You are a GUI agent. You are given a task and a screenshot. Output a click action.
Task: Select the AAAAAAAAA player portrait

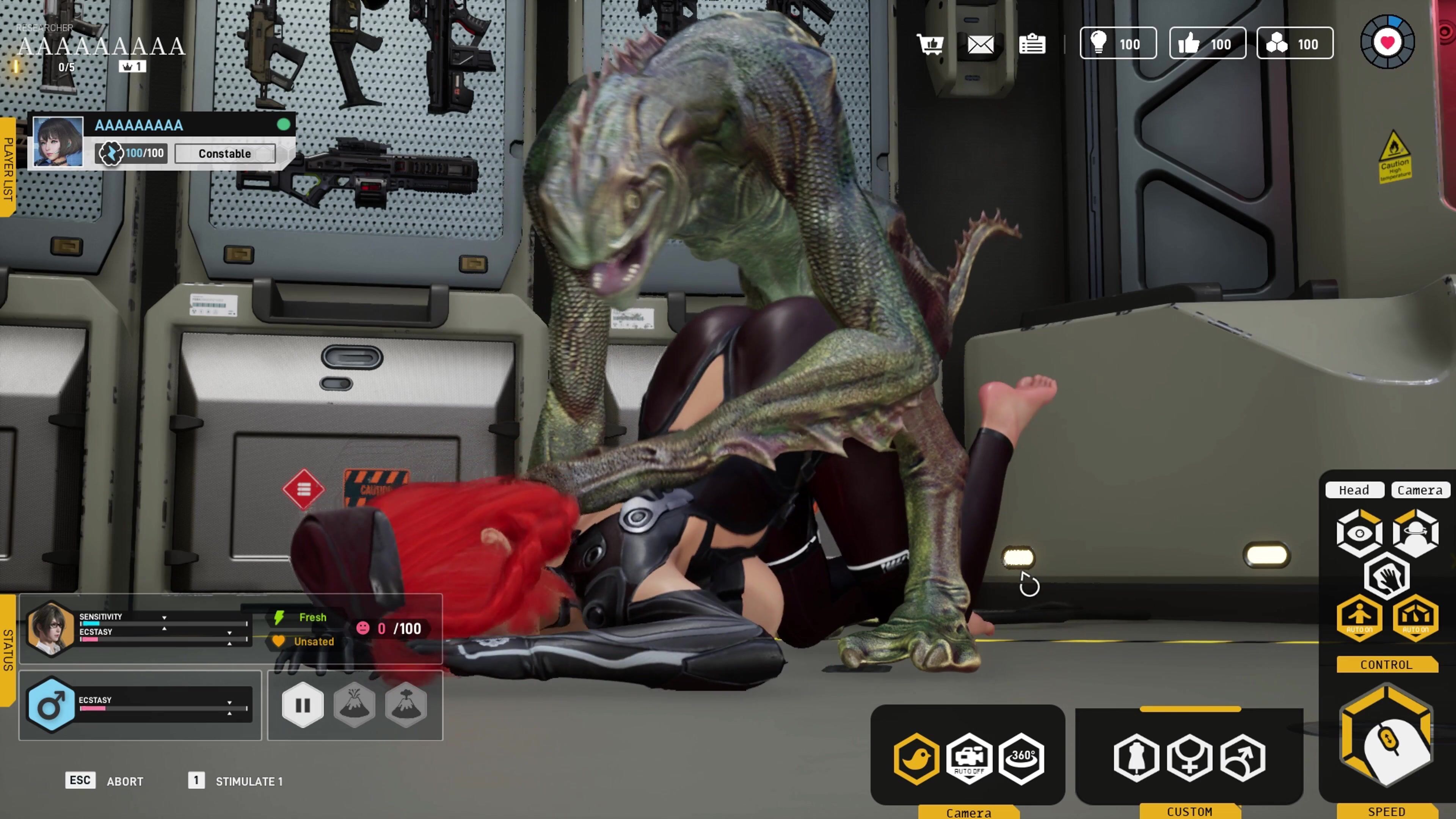58,141
